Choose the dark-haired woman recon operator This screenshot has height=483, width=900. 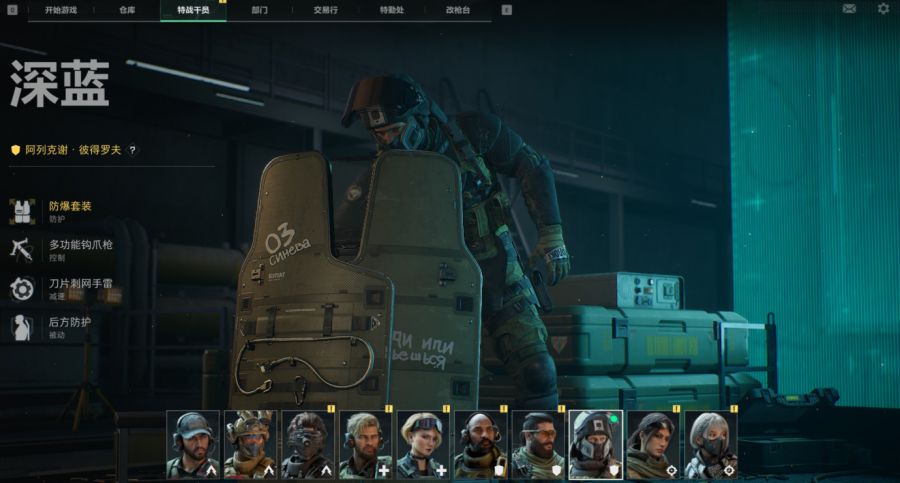(x=654, y=444)
